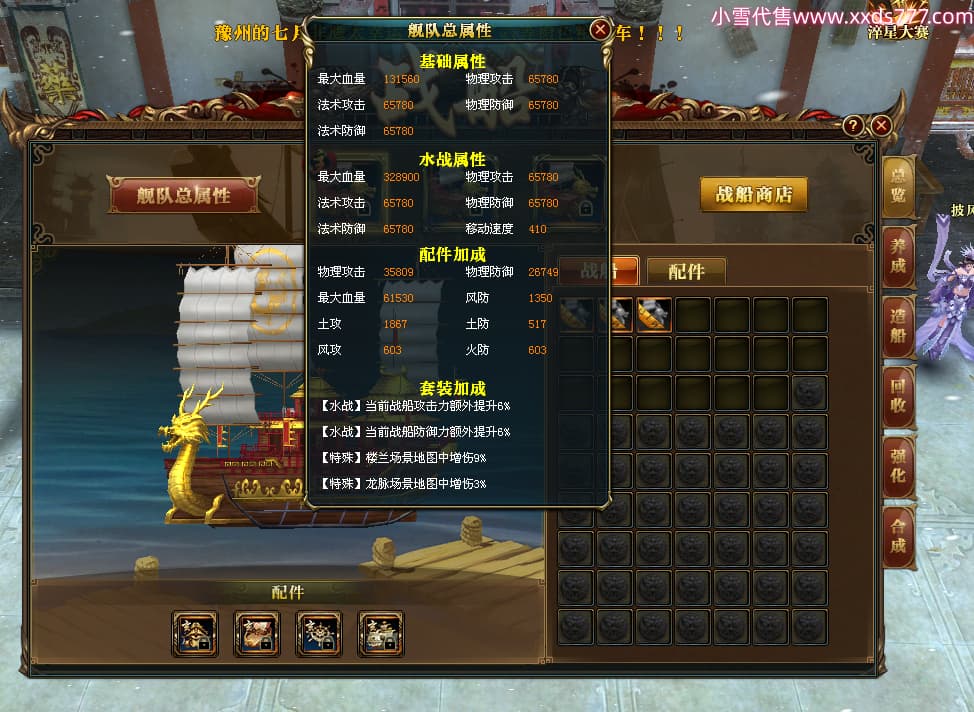Select the third warship item in inventory
The width and height of the screenshot is (974, 712).
click(x=653, y=316)
